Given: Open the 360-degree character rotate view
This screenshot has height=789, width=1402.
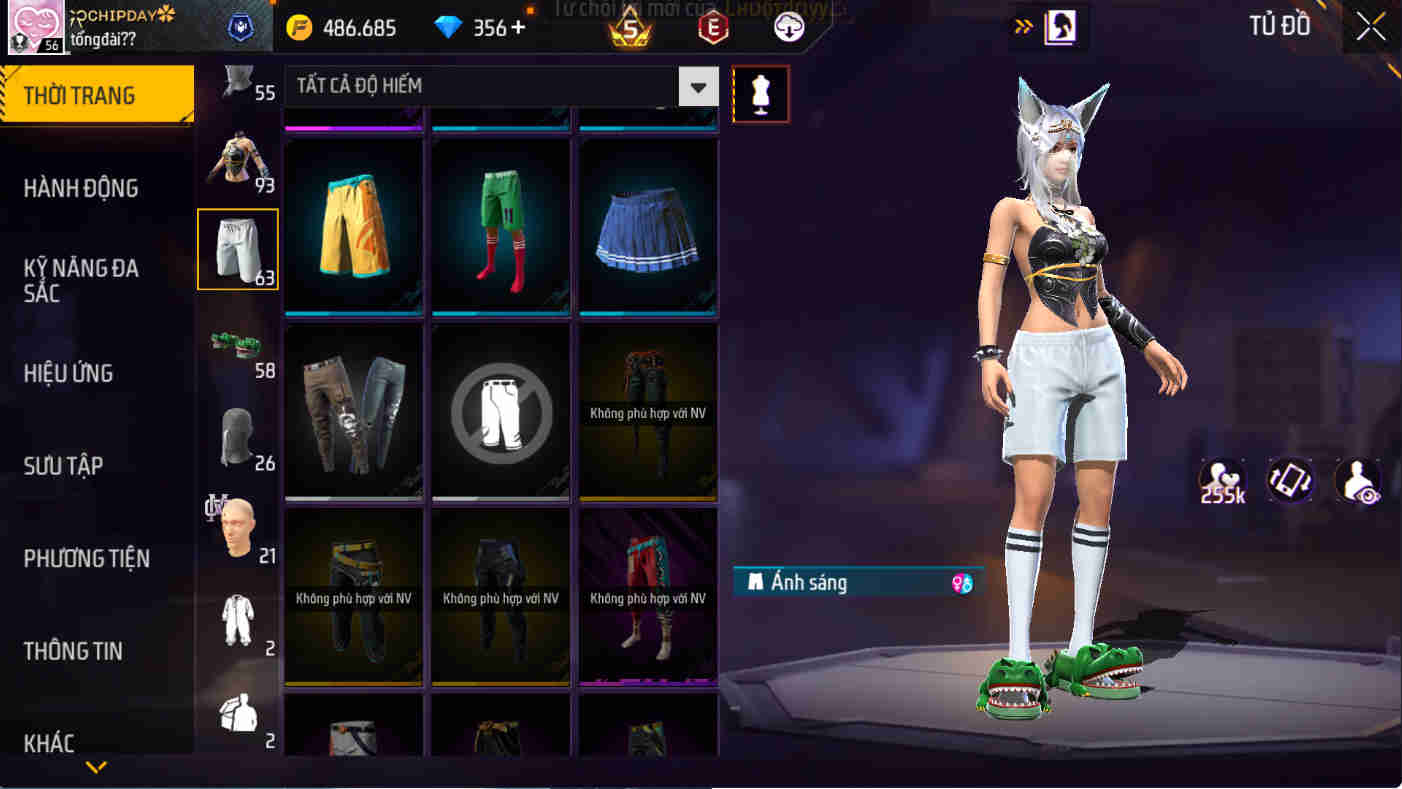Looking at the screenshot, I should (x=1290, y=481).
